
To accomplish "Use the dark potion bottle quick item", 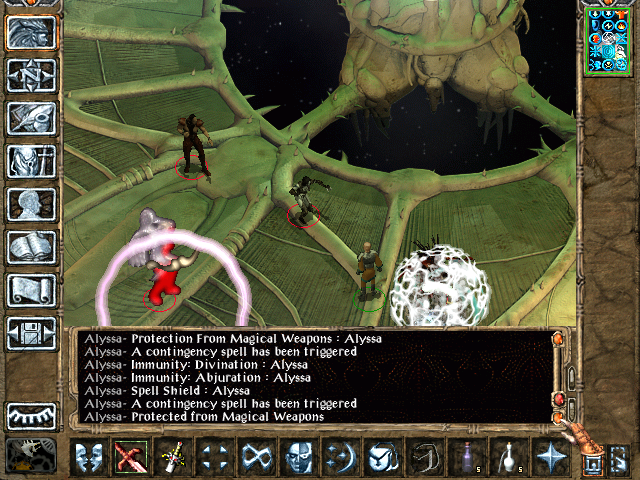I will click(465, 457).
